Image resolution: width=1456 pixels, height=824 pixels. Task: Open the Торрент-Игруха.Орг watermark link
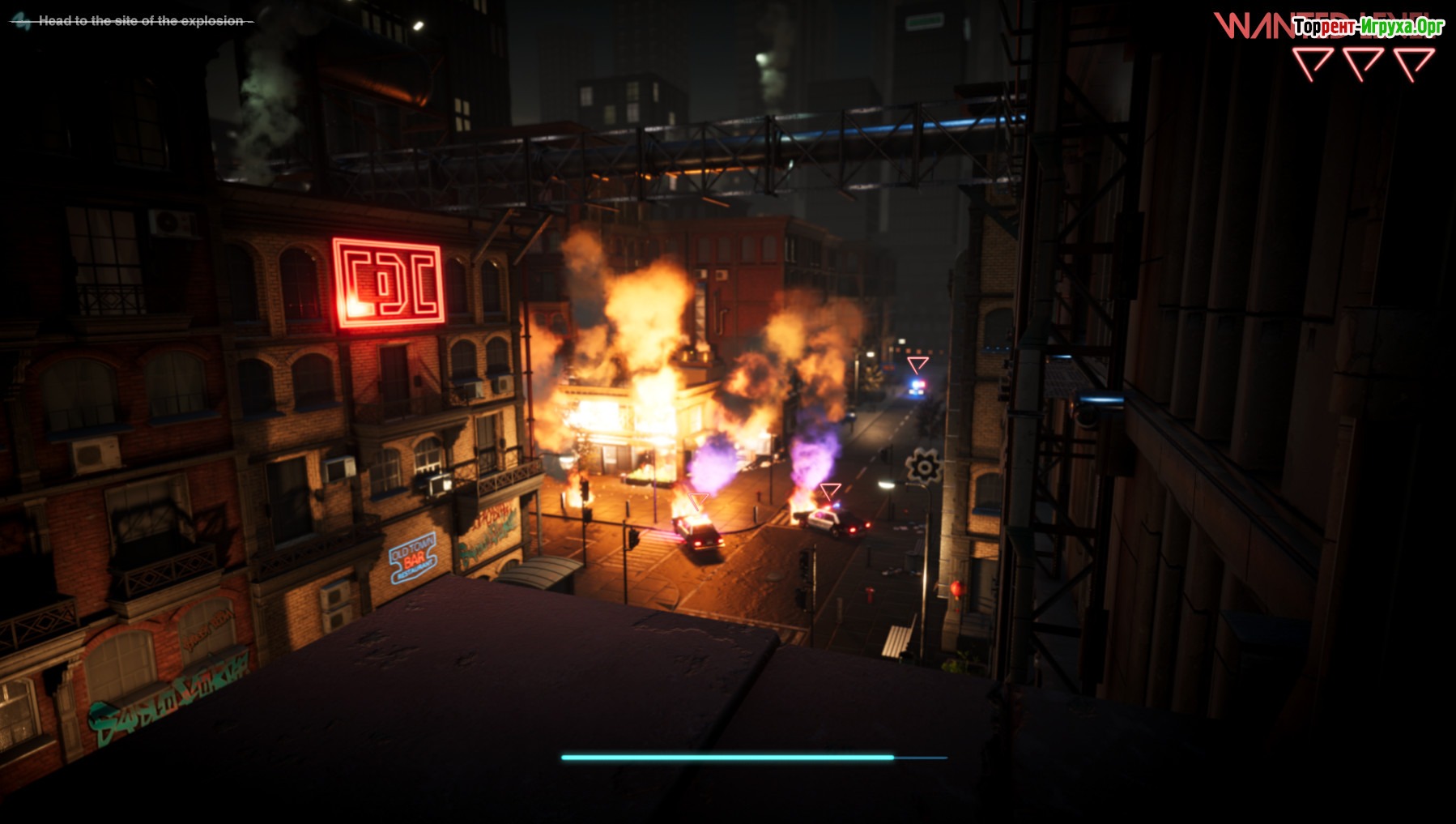click(x=1369, y=27)
